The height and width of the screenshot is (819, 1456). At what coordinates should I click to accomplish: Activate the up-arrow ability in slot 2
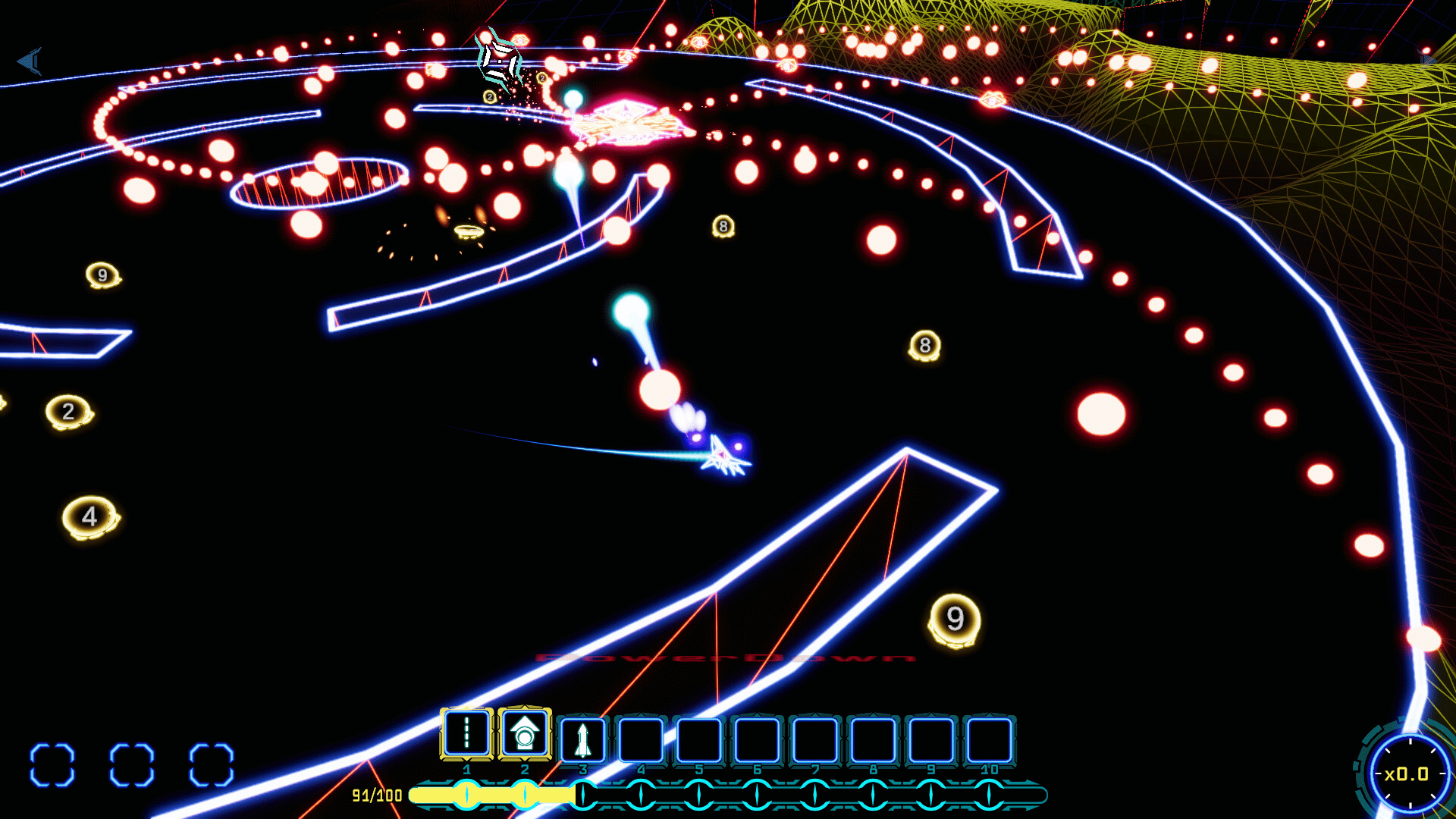click(x=524, y=733)
